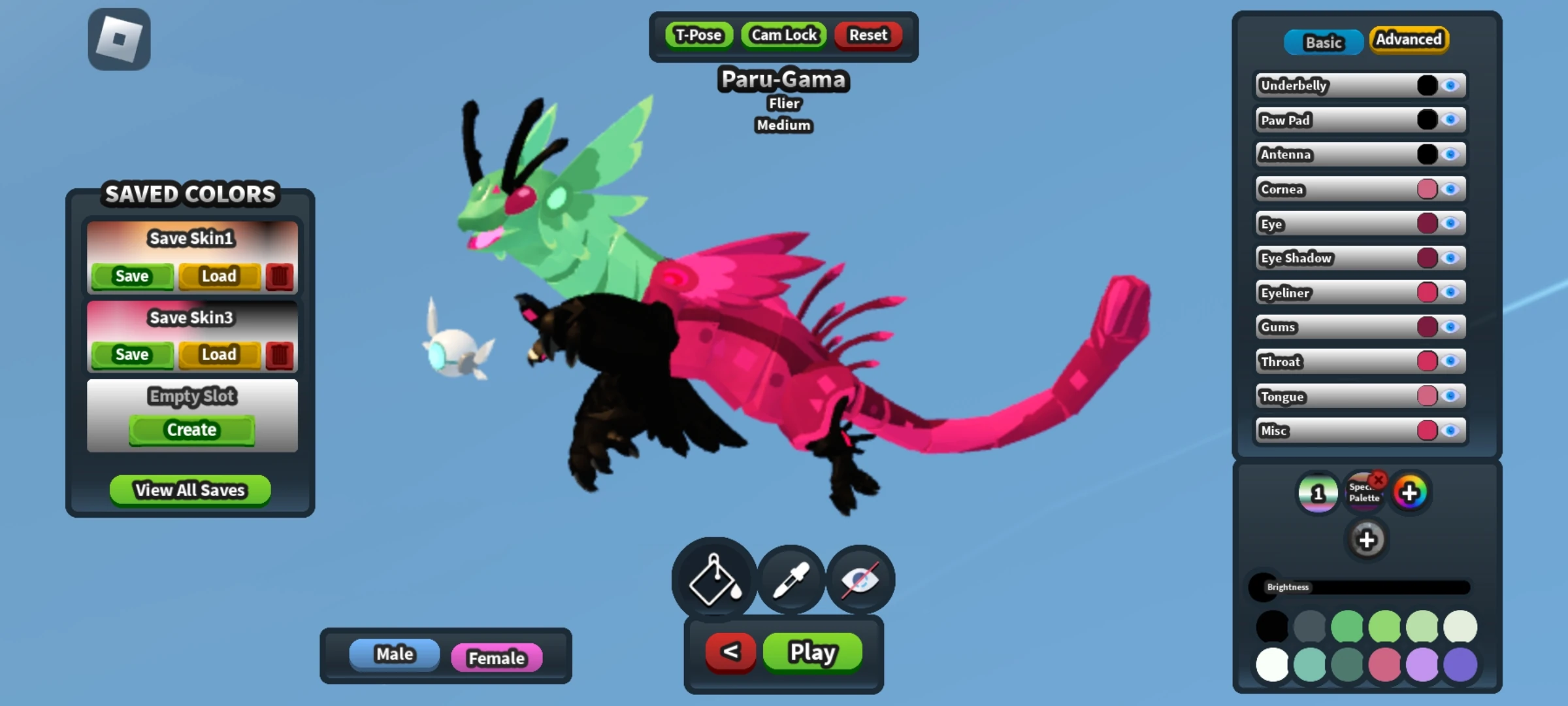Screen dimensions: 1568x706
Task: Switch to the Basic tab
Action: point(1324,42)
